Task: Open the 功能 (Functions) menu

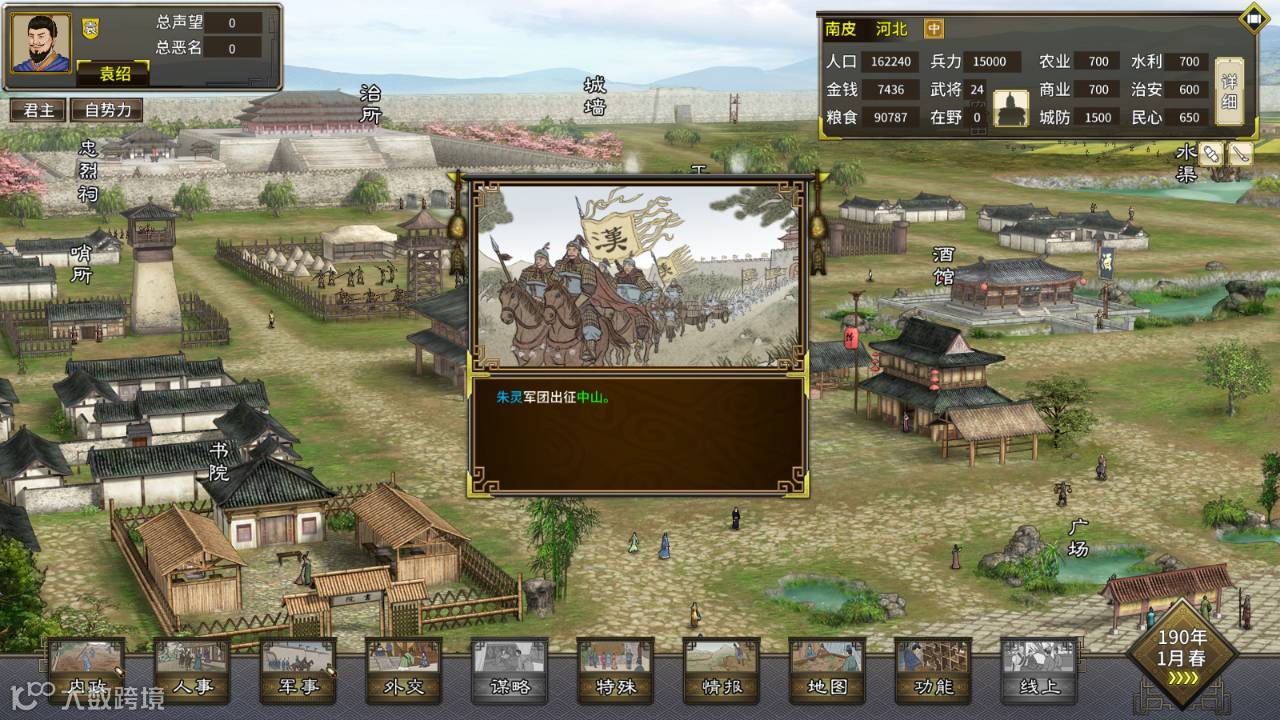Action: (933, 670)
